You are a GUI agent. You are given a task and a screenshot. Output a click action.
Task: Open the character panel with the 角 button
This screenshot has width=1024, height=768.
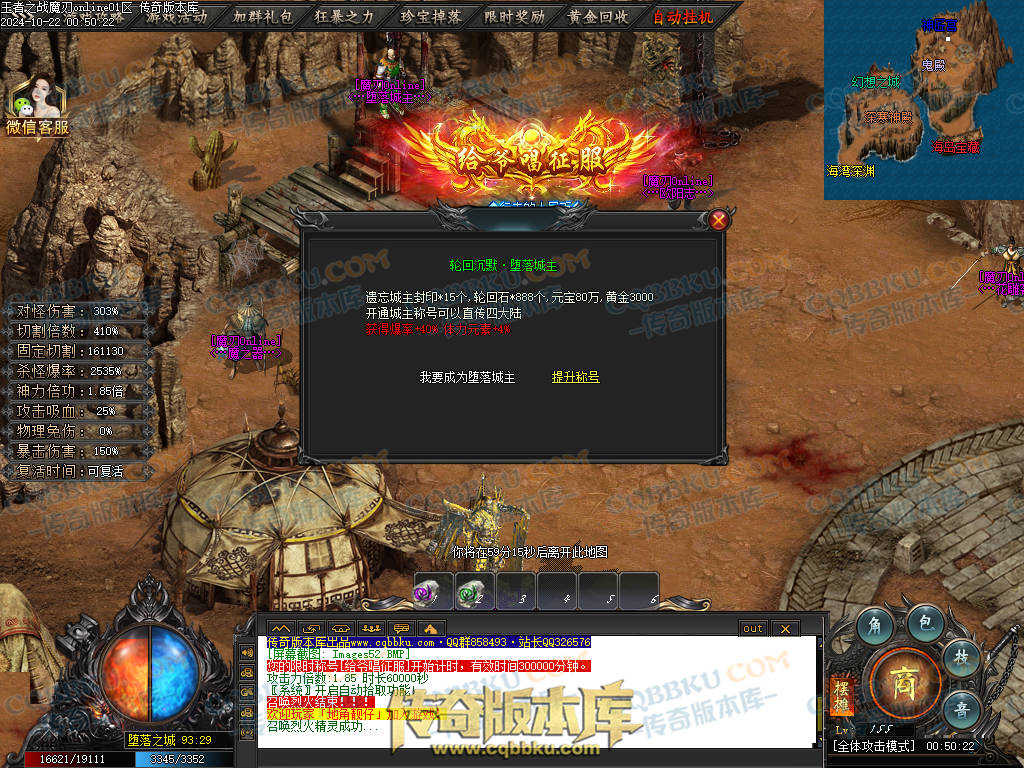(x=877, y=626)
